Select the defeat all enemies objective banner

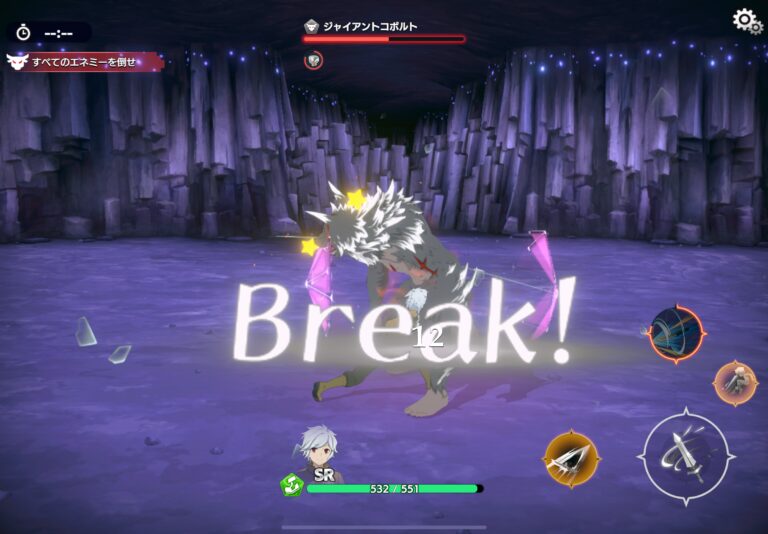(x=83, y=62)
